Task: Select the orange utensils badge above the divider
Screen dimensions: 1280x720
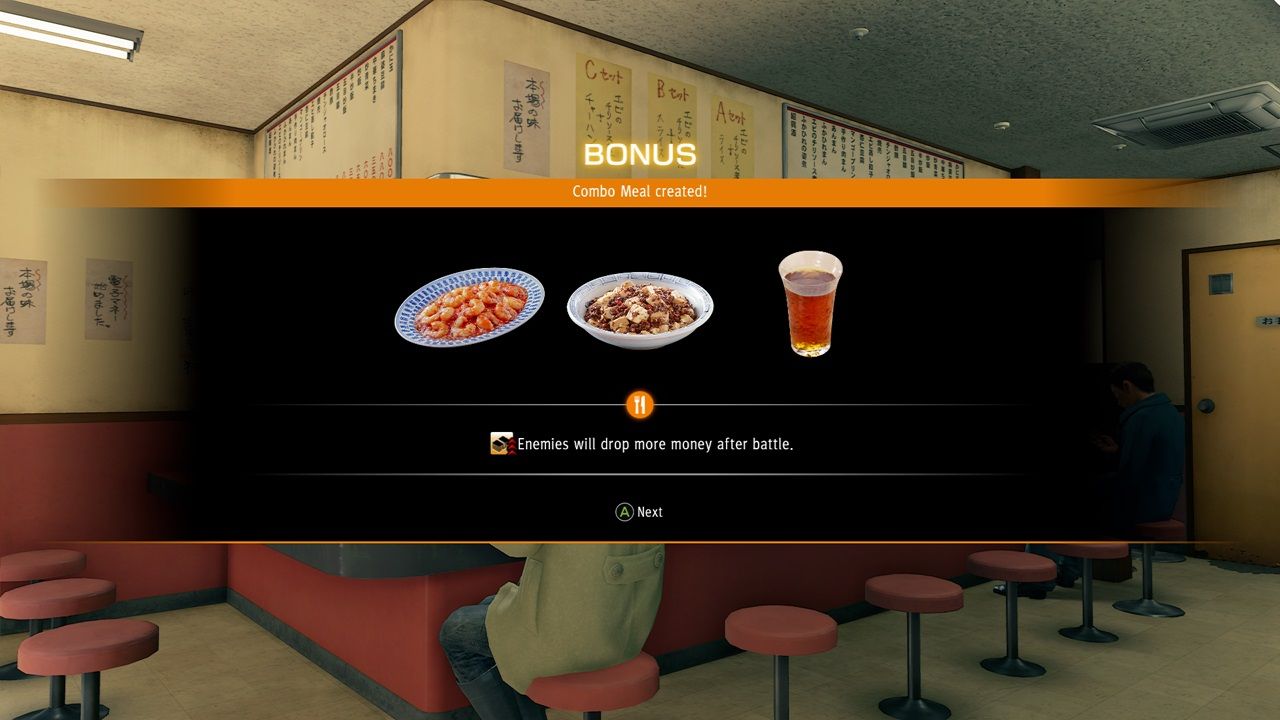Action: [x=638, y=404]
